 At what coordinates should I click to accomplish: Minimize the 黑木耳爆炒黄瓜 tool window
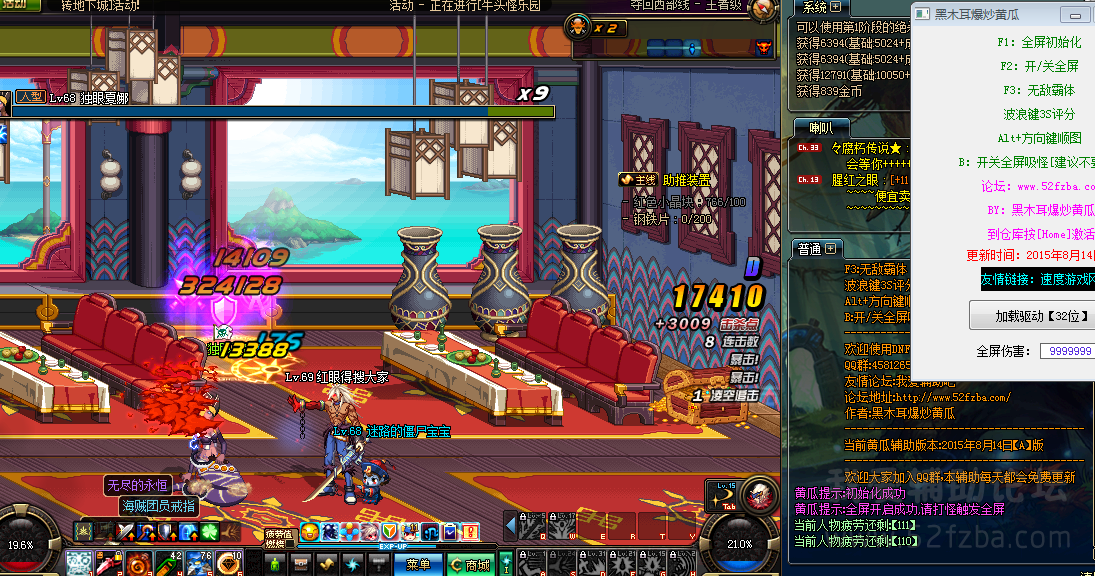pyautogui.click(x=1075, y=15)
